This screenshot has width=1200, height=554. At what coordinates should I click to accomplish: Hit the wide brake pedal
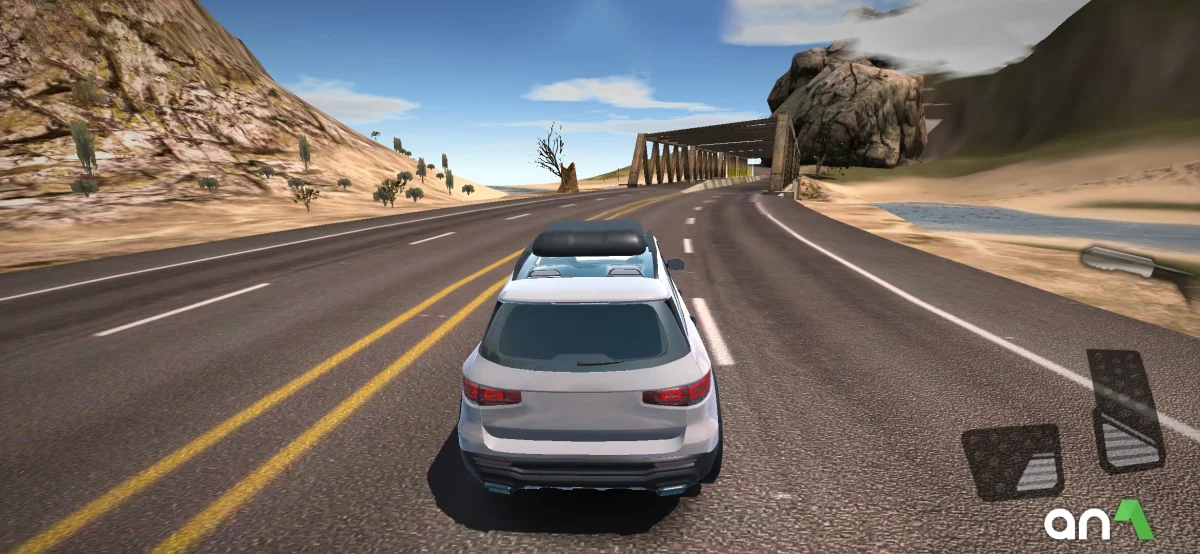pos(1012,461)
